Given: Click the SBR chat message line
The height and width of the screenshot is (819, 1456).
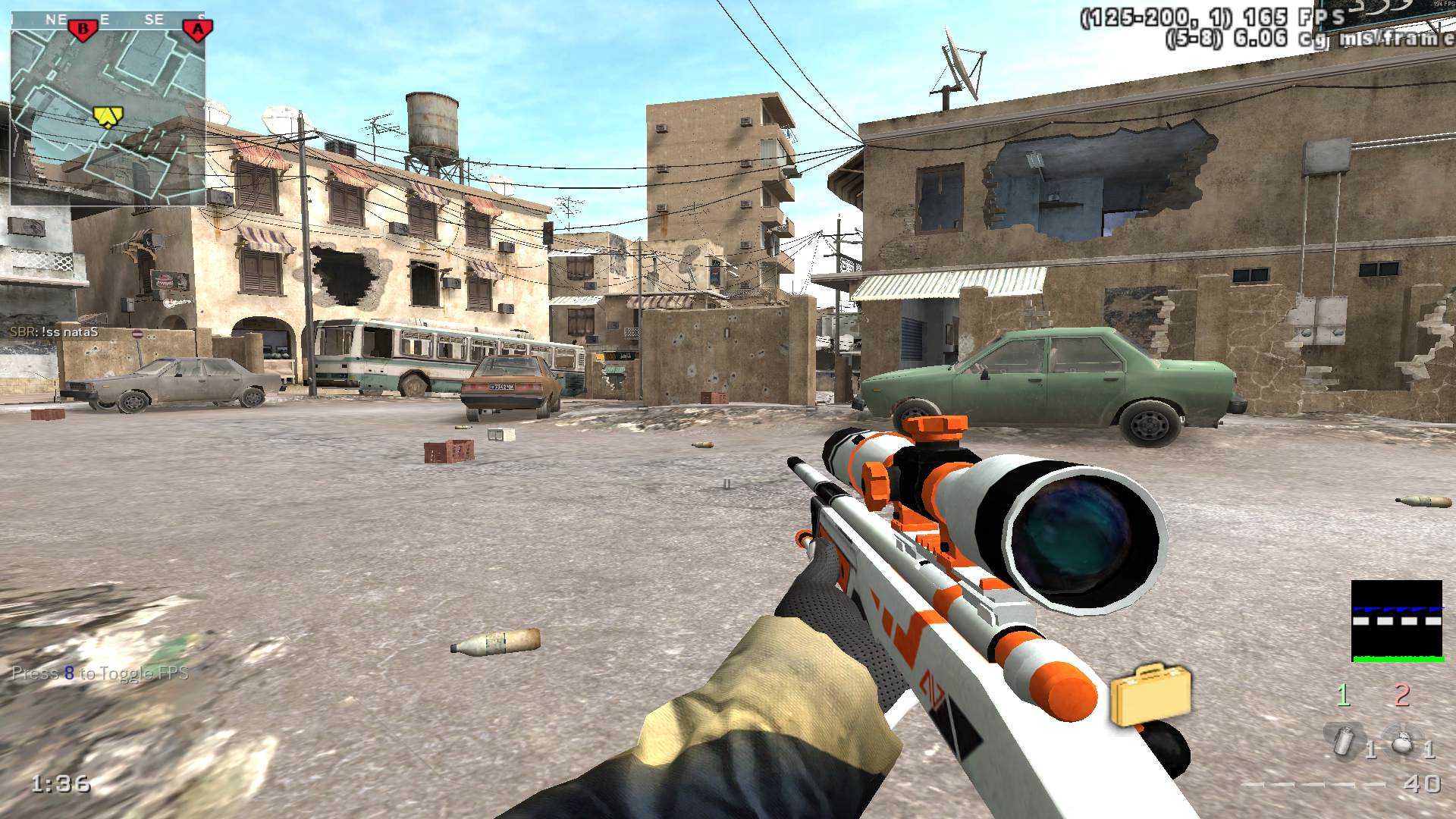Looking at the screenshot, I should pyautogui.click(x=55, y=332).
